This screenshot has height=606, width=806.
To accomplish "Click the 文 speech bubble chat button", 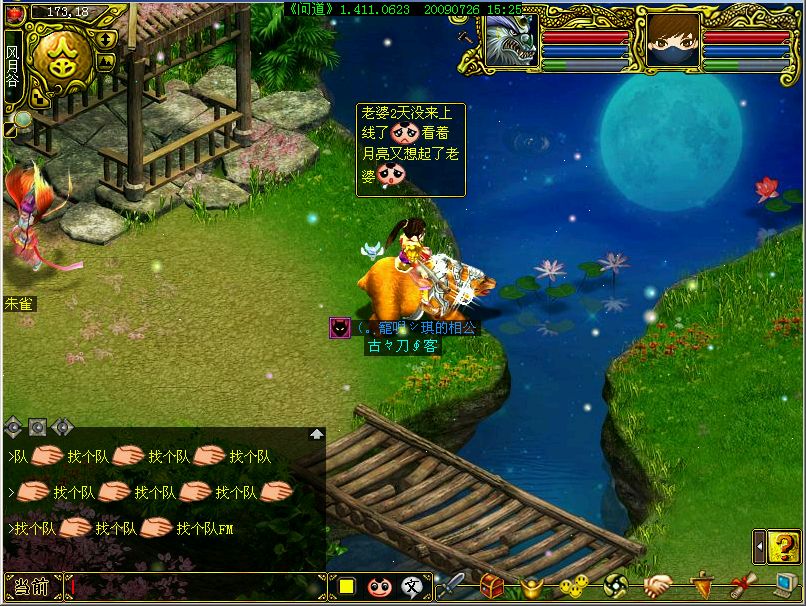I will (x=411, y=587).
